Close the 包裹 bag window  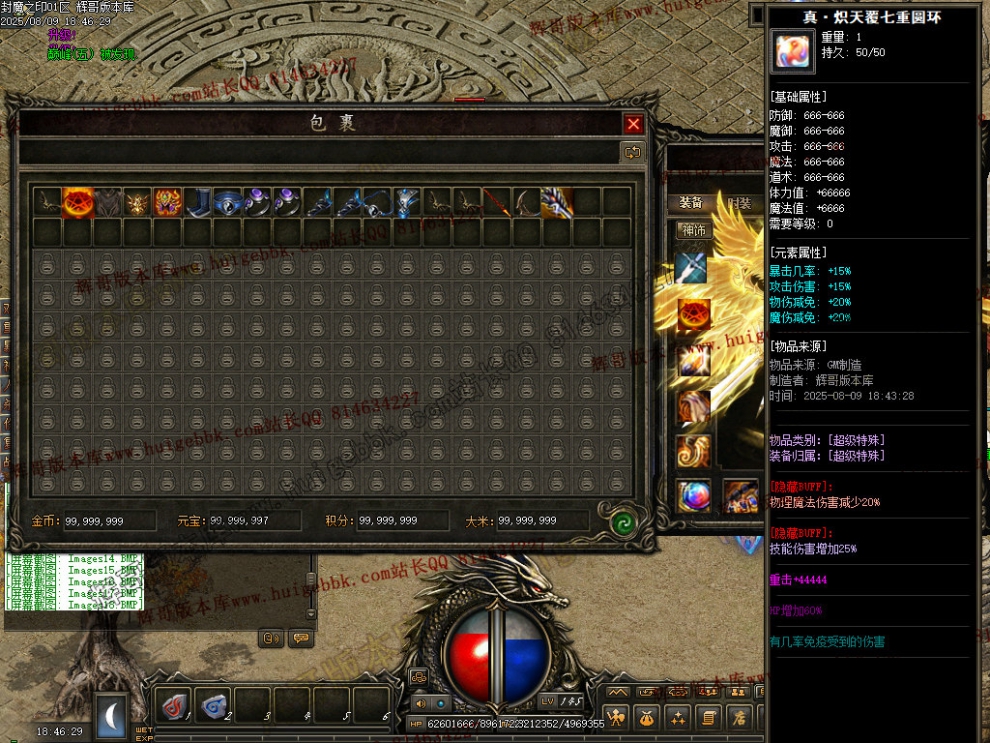tap(633, 124)
